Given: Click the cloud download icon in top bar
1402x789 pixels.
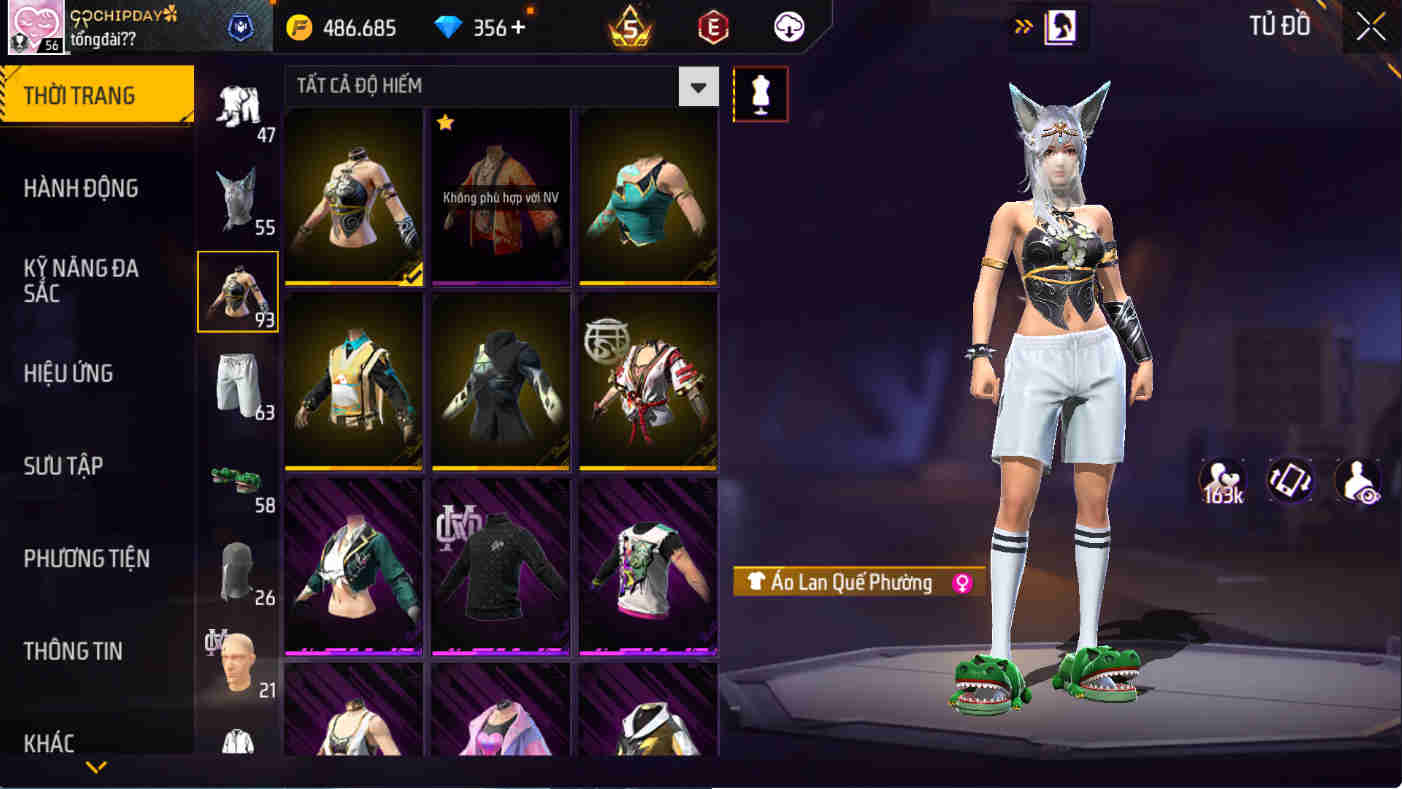Looking at the screenshot, I should point(787,27).
